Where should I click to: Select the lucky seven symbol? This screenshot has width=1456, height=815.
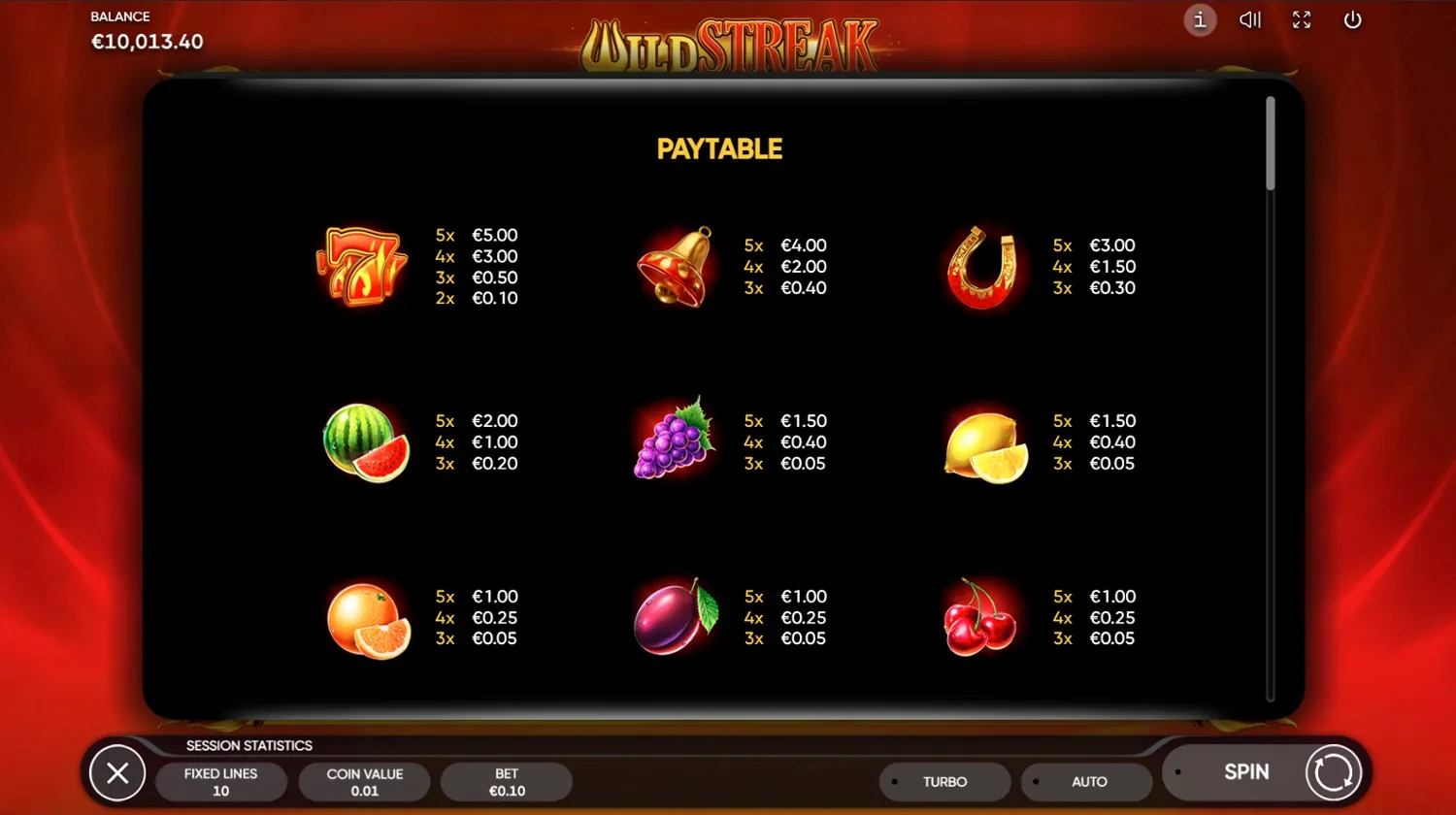361,267
